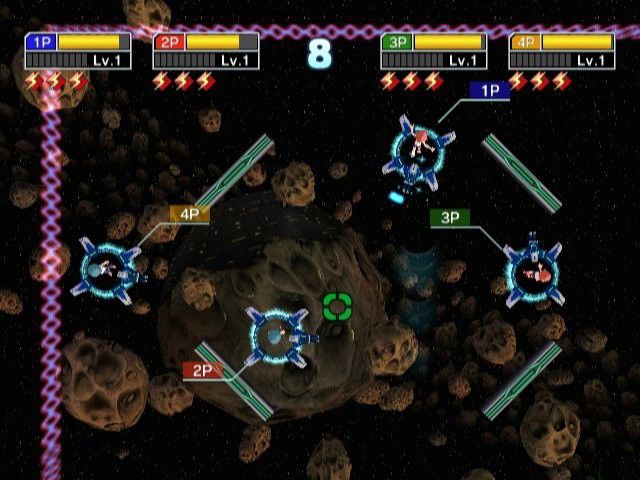Click the yellow 4P tag pointing at a ship
Image resolution: width=640 pixels, height=480 pixels.
[x=189, y=214]
